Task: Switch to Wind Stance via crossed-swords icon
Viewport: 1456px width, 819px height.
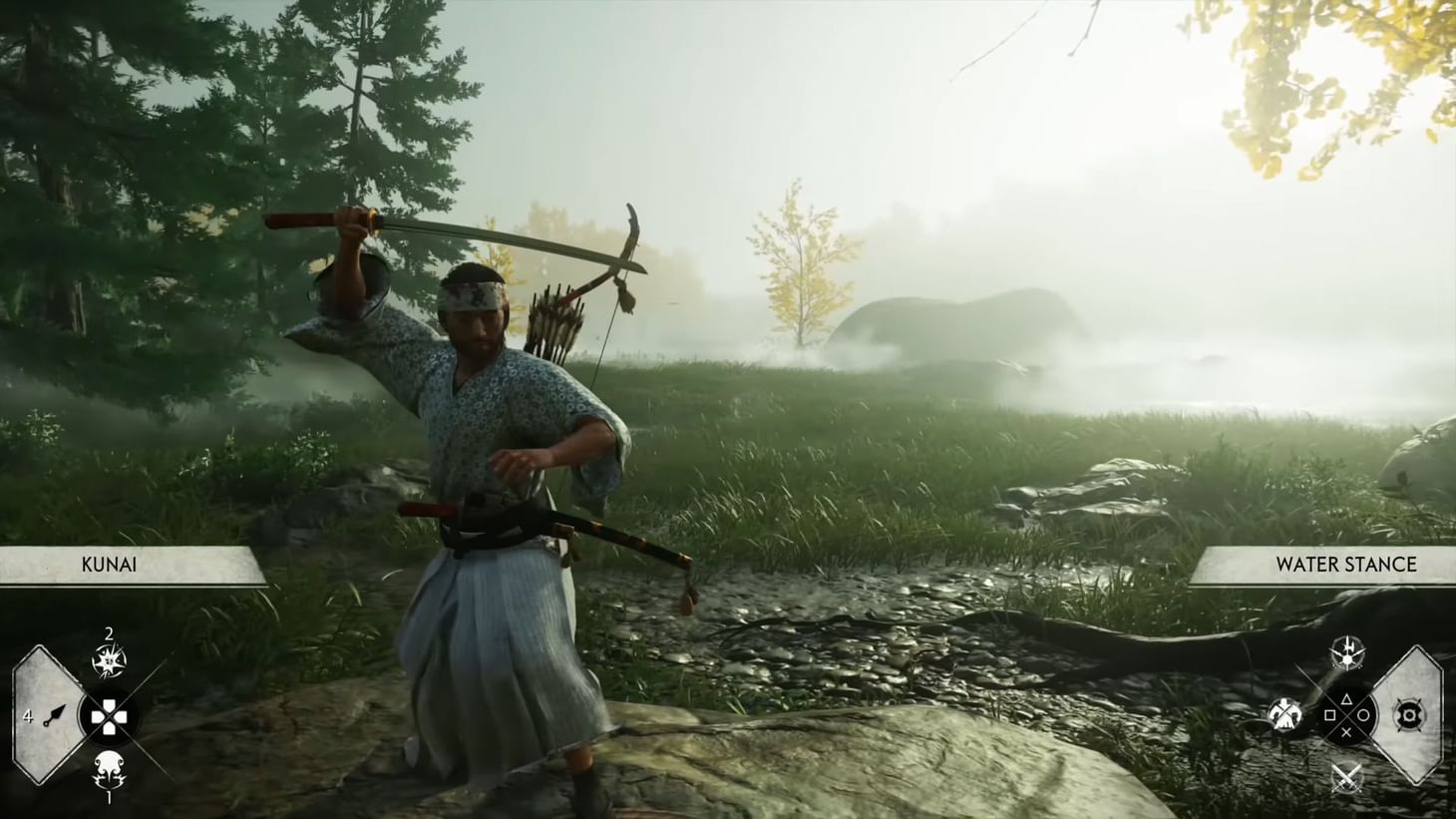Action: (1346, 776)
